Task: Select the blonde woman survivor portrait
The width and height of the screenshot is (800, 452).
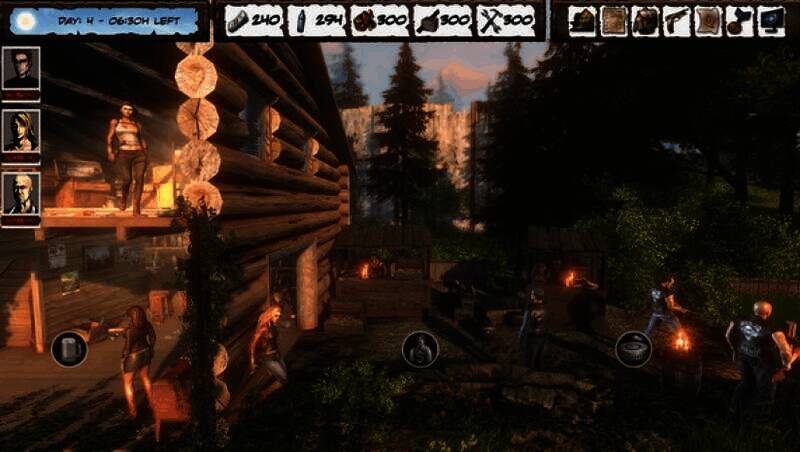Action: [21, 130]
